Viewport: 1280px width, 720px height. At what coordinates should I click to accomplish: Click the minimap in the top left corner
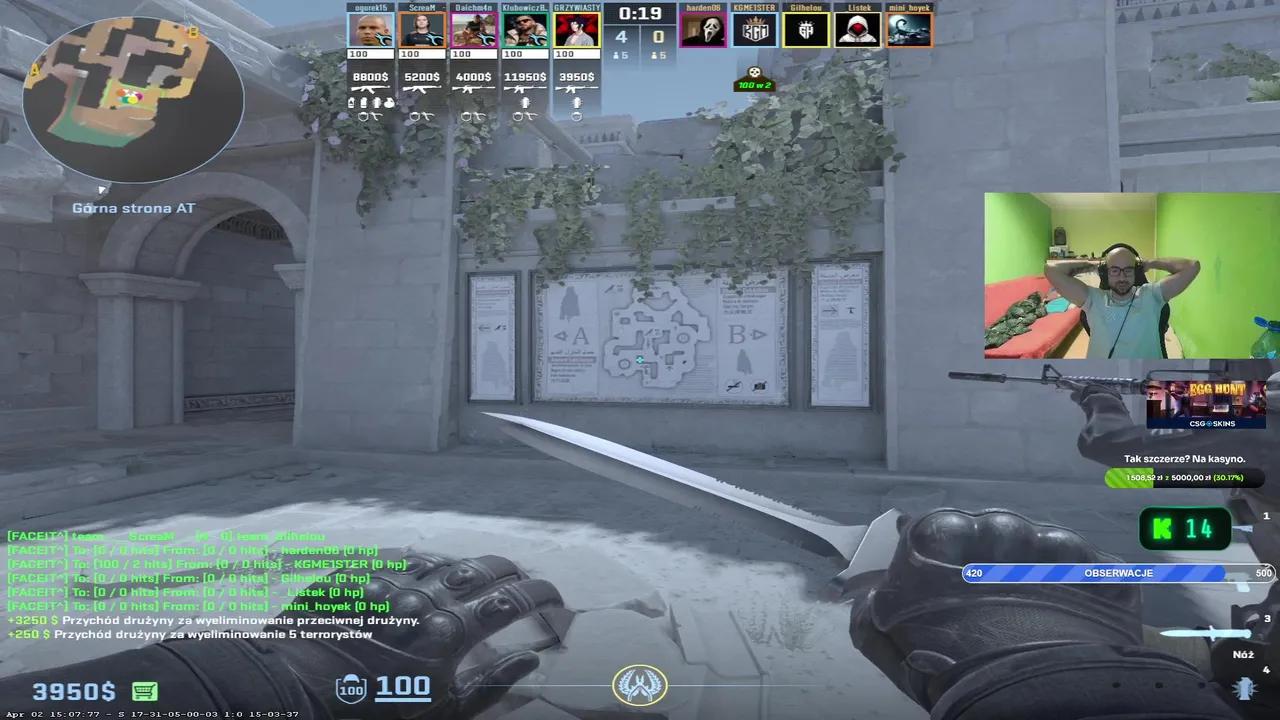132,98
